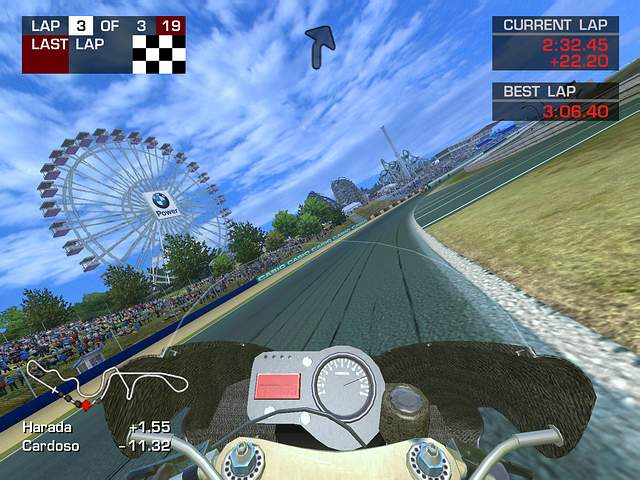Click the checkered flag last lap icon
The width and height of the screenshot is (640, 480).
[159, 55]
